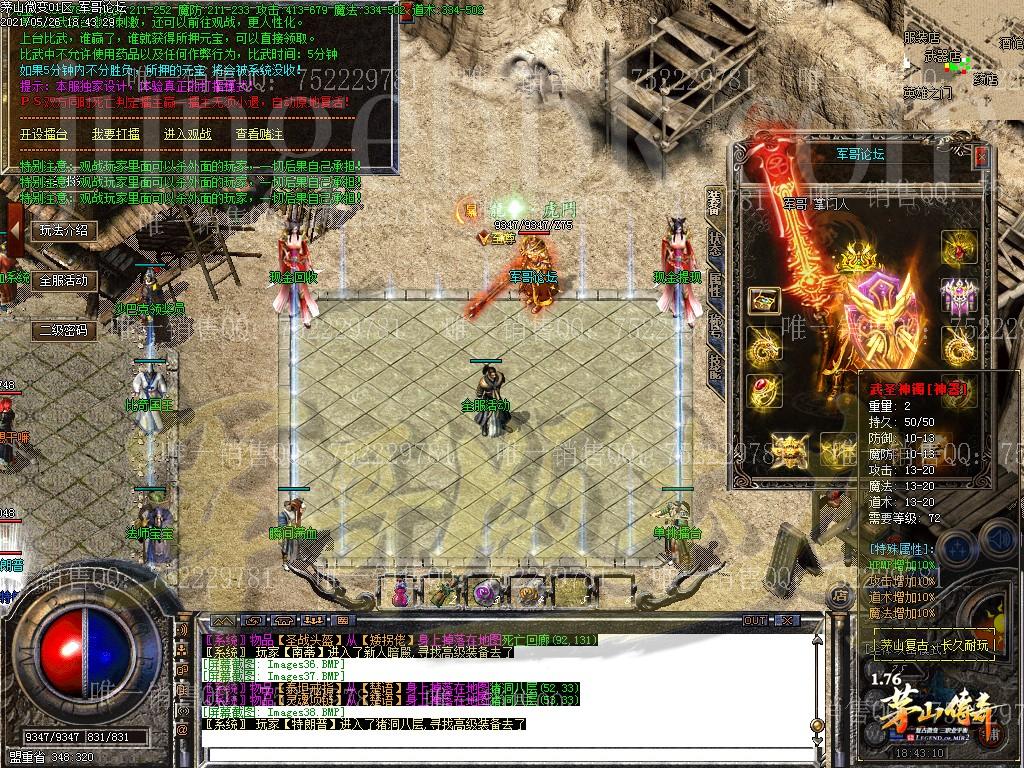Use the red potion in the belt bar
Viewport: 1024px width, 768px height.
point(401,593)
